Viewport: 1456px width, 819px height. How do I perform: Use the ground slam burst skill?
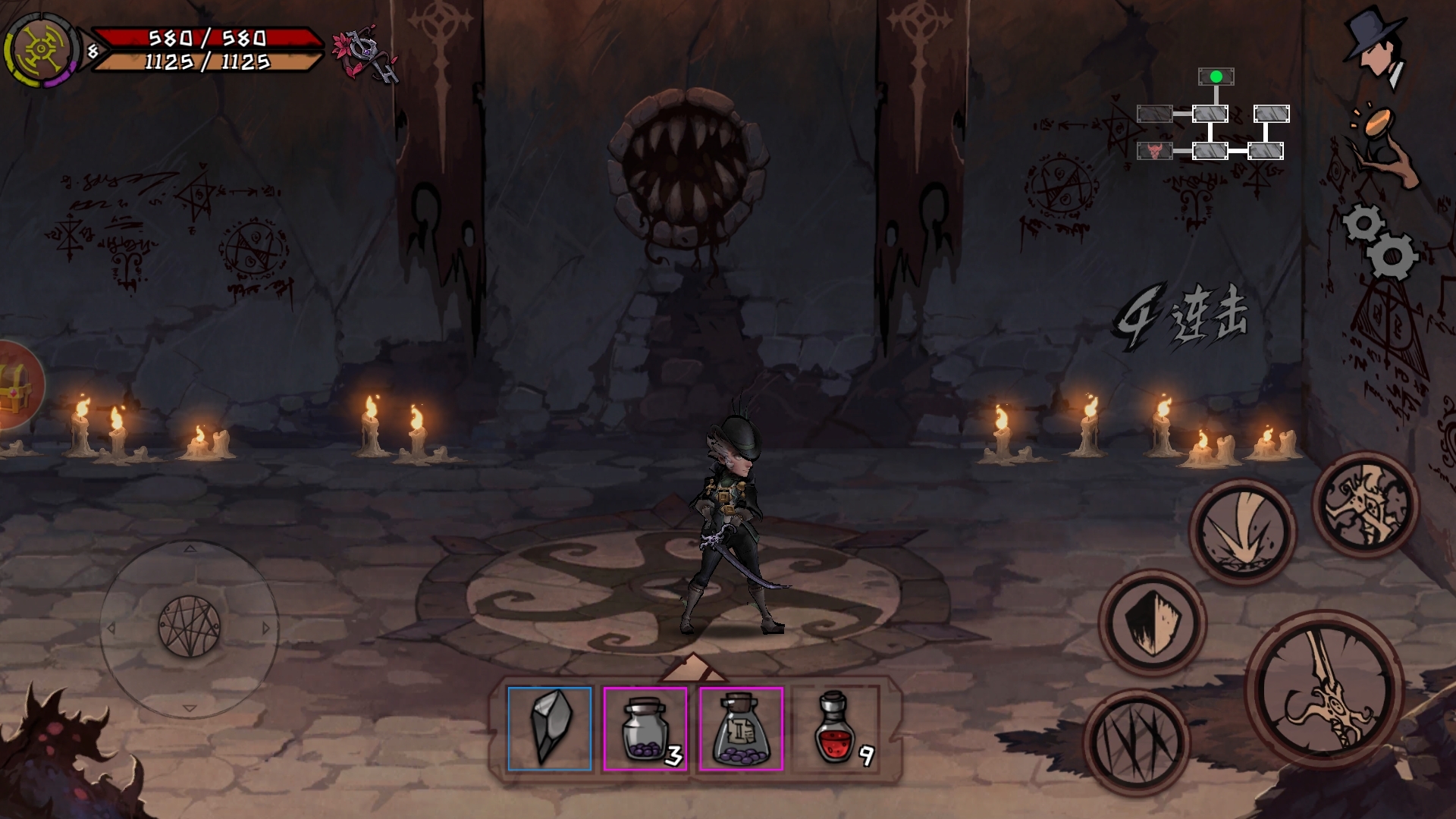click(x=1242, y=531)
